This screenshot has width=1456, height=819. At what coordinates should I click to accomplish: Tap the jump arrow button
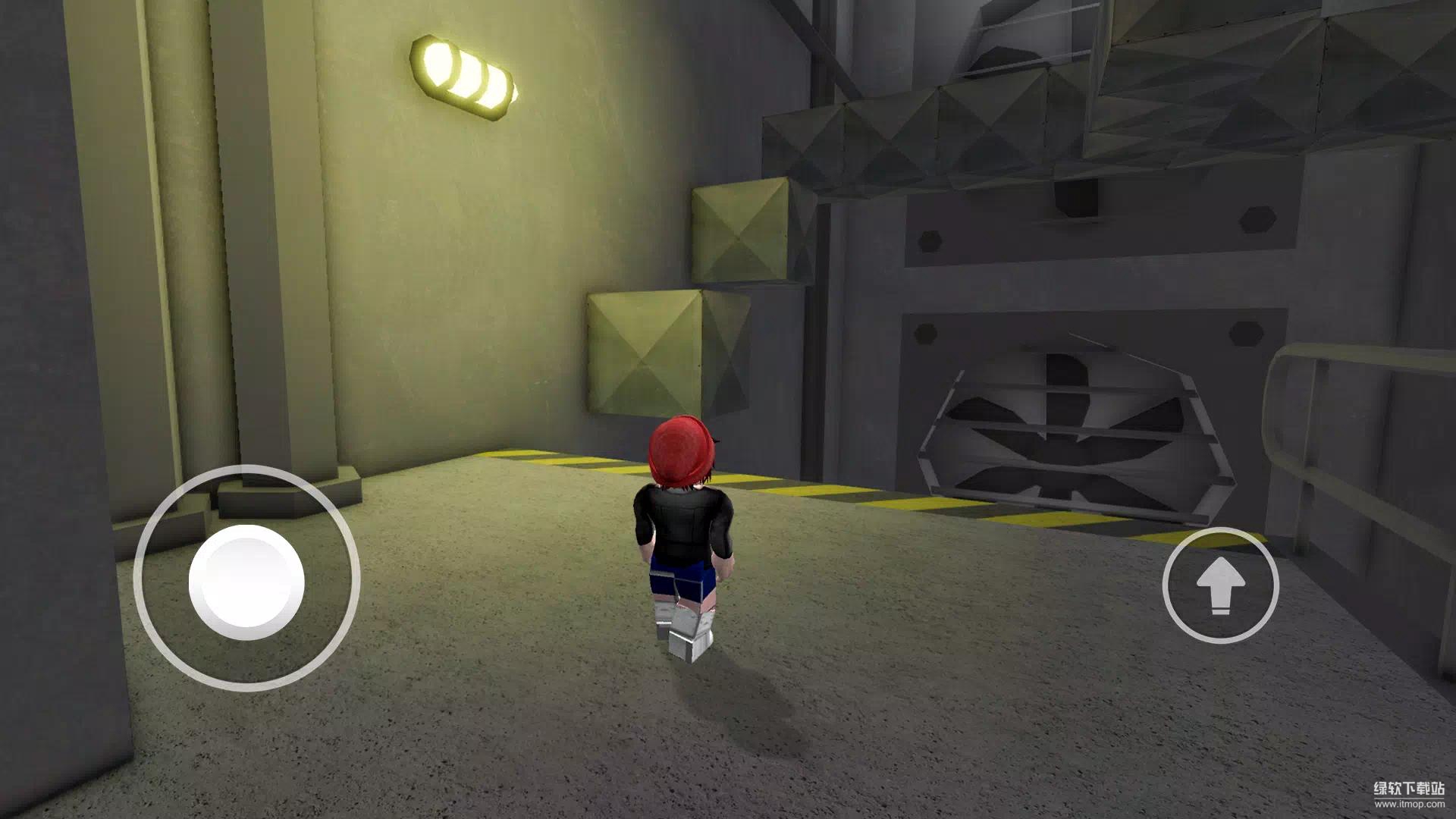coord(1220,585)
